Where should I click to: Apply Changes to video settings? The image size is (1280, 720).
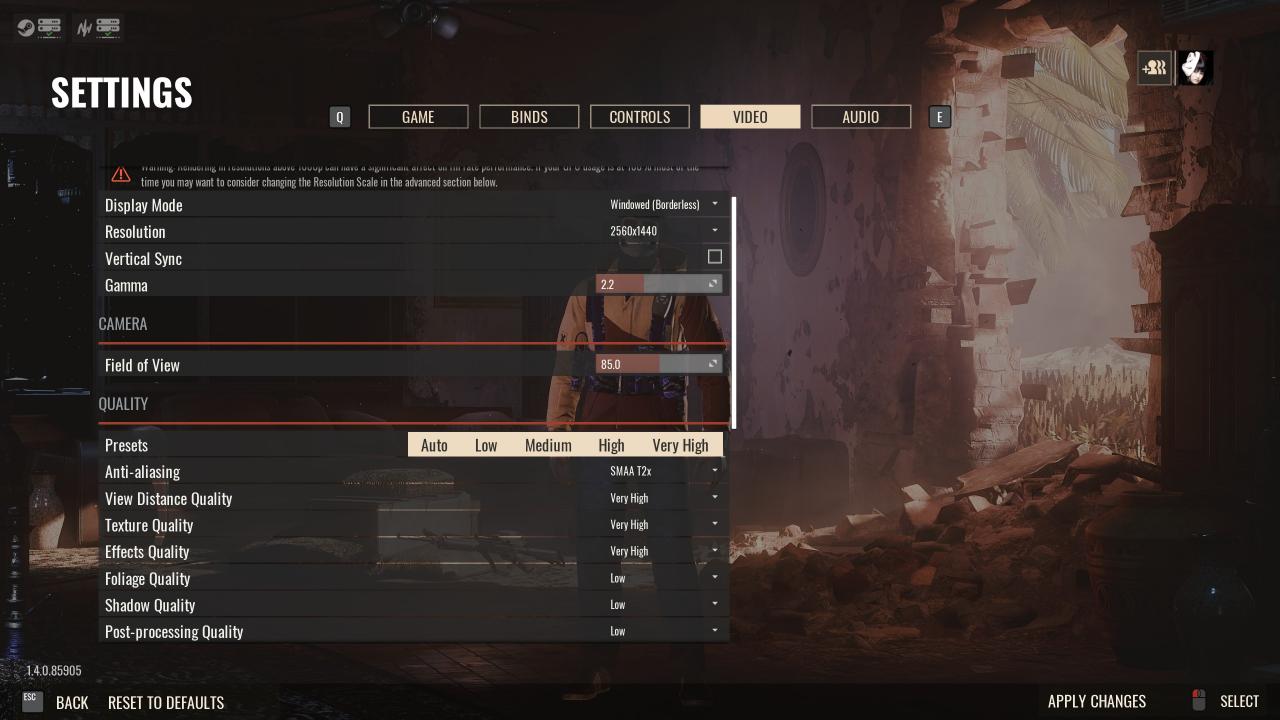pos(1096,701)
